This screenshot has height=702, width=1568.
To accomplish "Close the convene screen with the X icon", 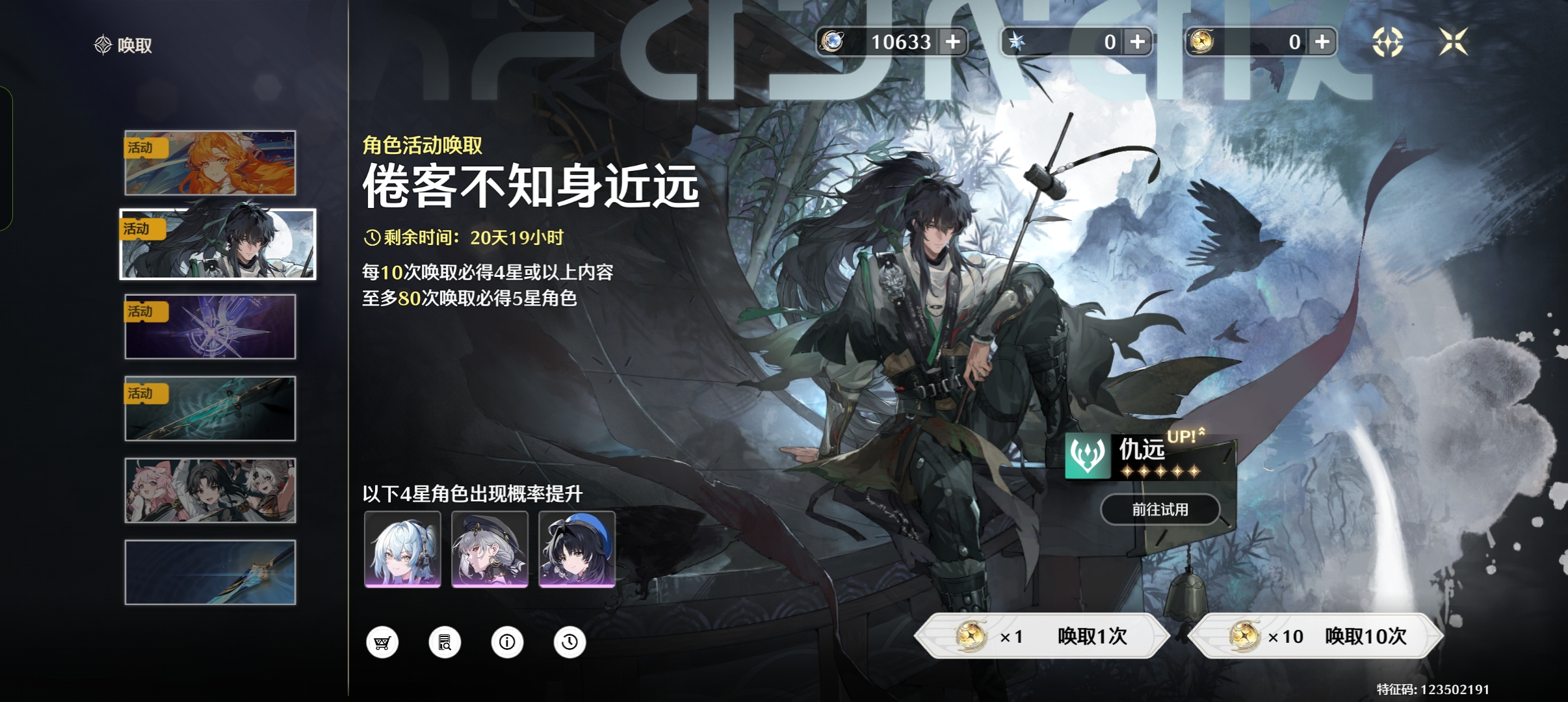I will pos(1454,42).
